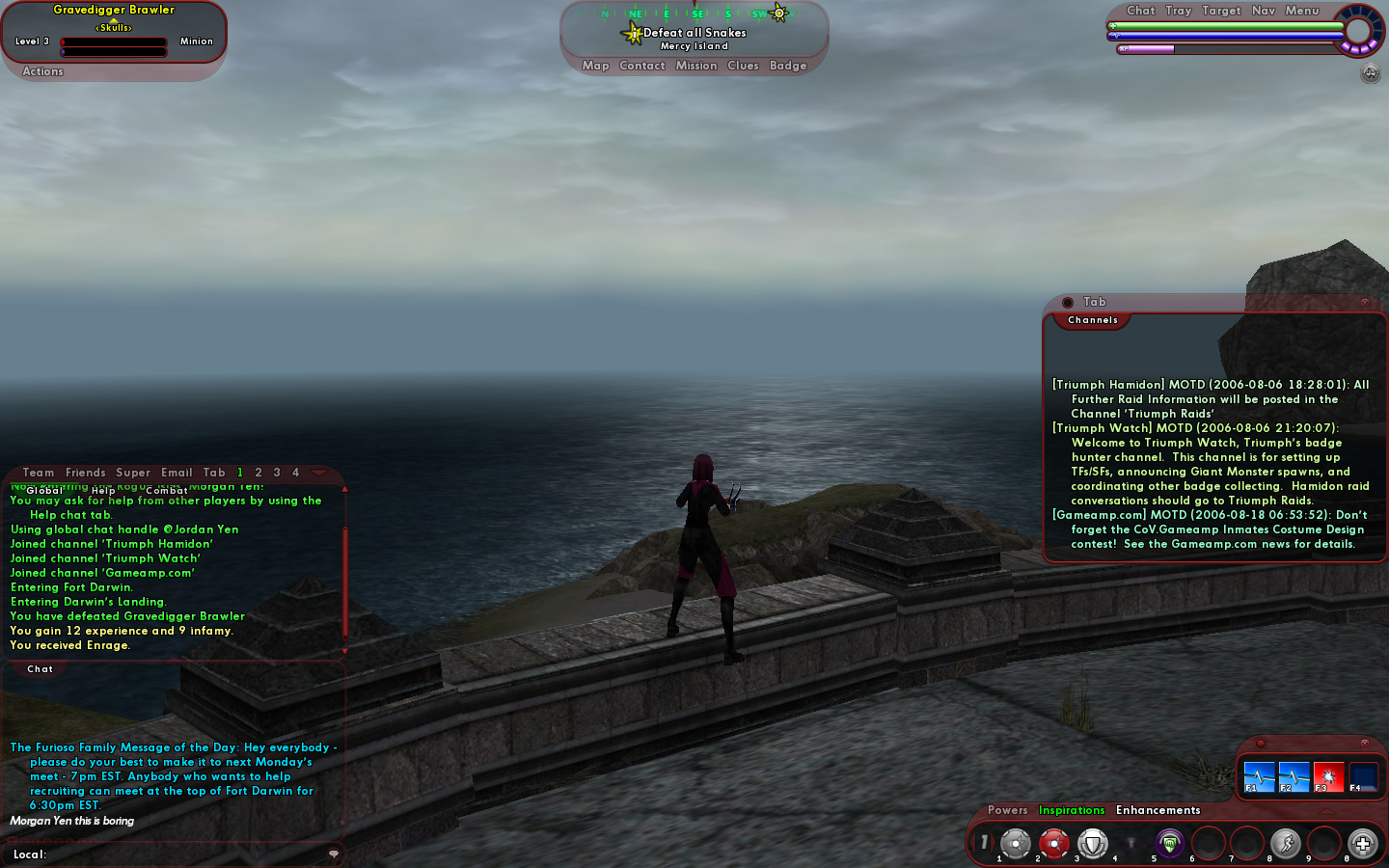The width and height of the screenshot is (1389, 868).
Task: Toggle the Tray window button
Action: (x=1179, y=11)
